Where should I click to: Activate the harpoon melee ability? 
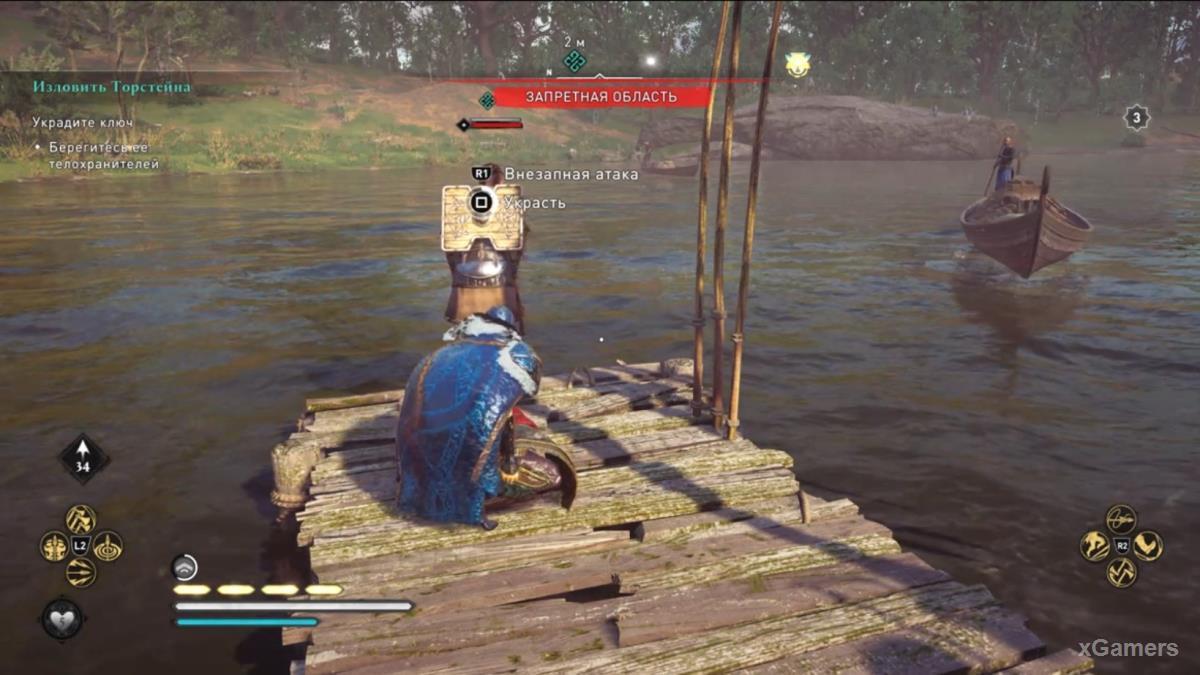[1121, 519]
